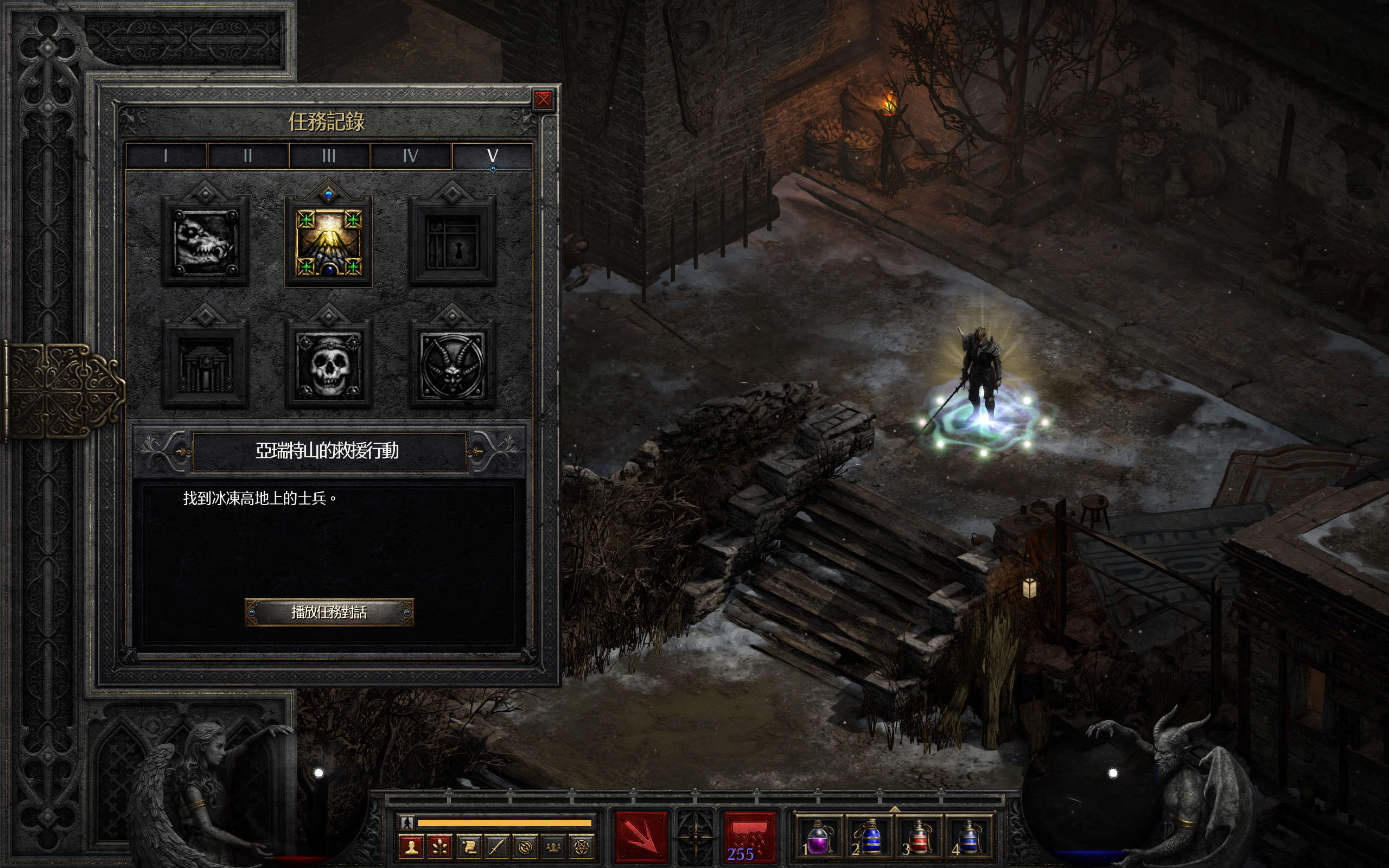Viewport: 1389px width, 868px height.
Task: Toggle the run/walk button beside the stamina bar
Action: tap(407, 822)
